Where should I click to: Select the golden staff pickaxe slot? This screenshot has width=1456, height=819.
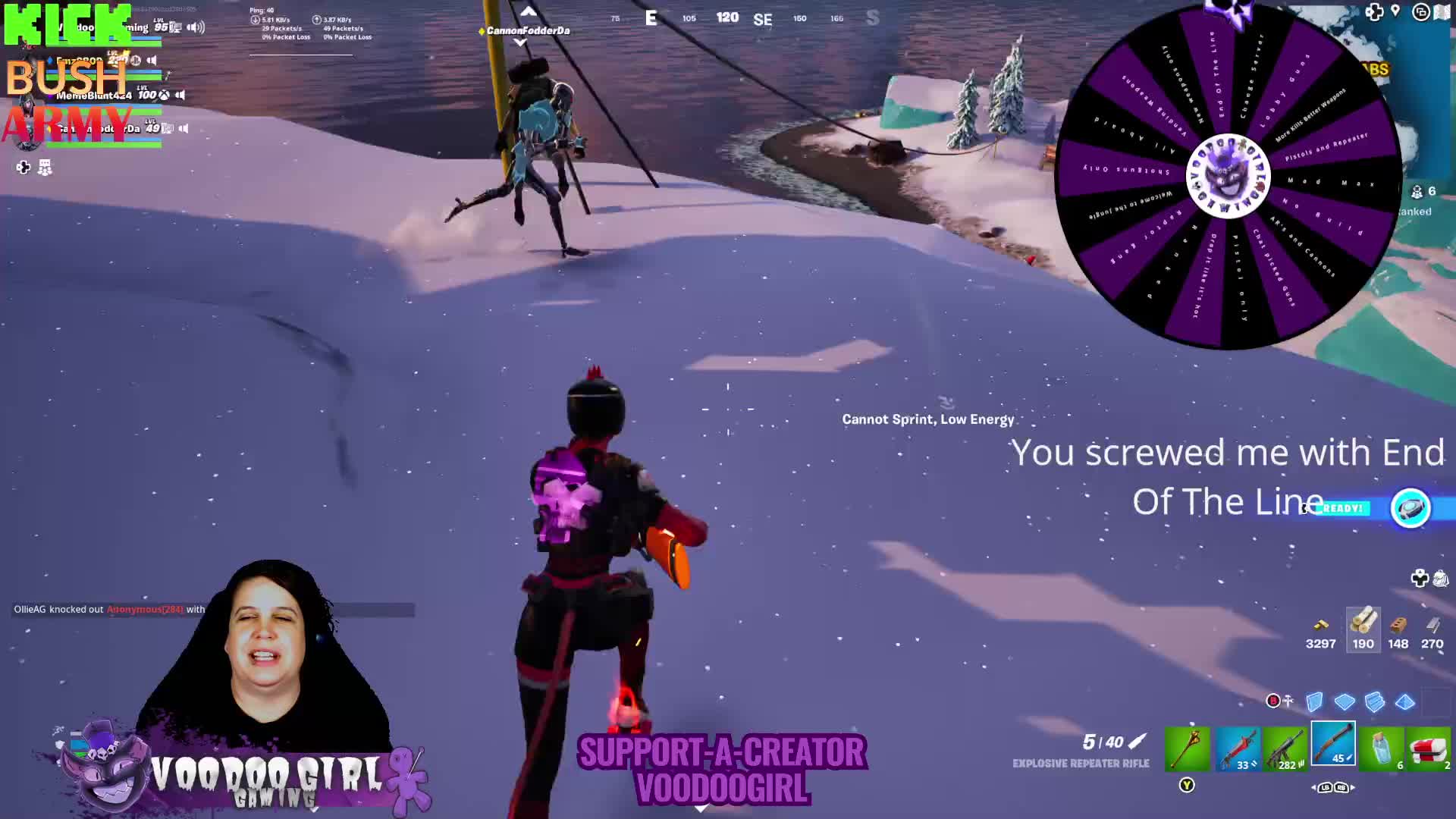[x=1187, y=748]
